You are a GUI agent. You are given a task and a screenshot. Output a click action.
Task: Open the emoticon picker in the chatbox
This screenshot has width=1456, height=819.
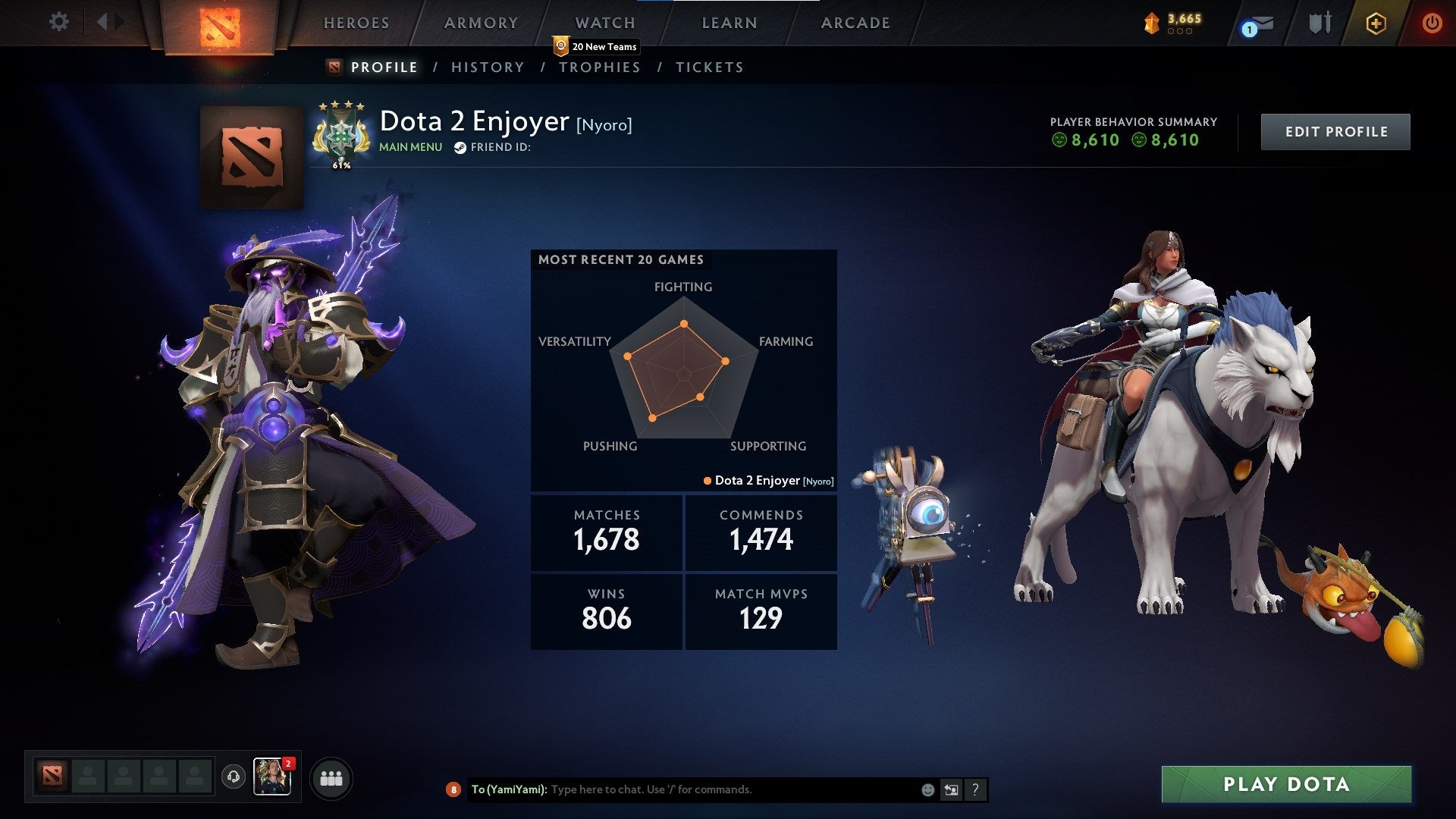click(x=927, y=789)
